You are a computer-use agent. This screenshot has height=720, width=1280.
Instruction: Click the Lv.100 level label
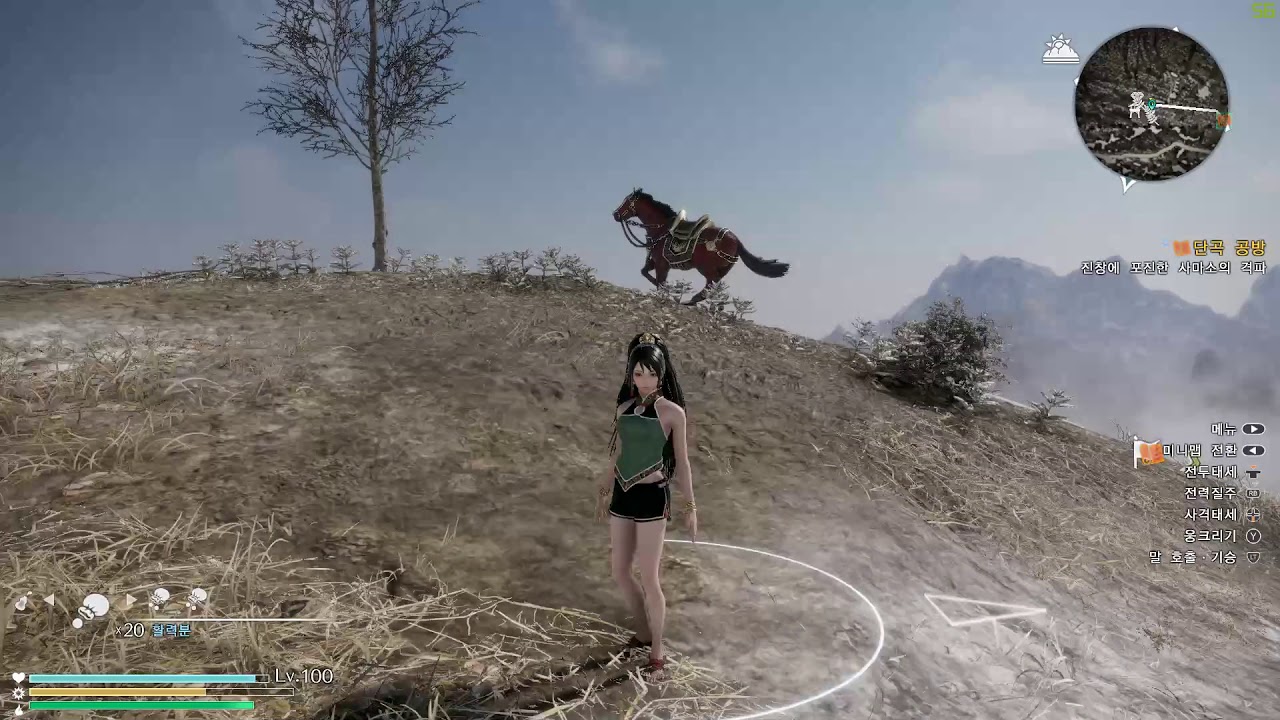[x=304, y=677]
